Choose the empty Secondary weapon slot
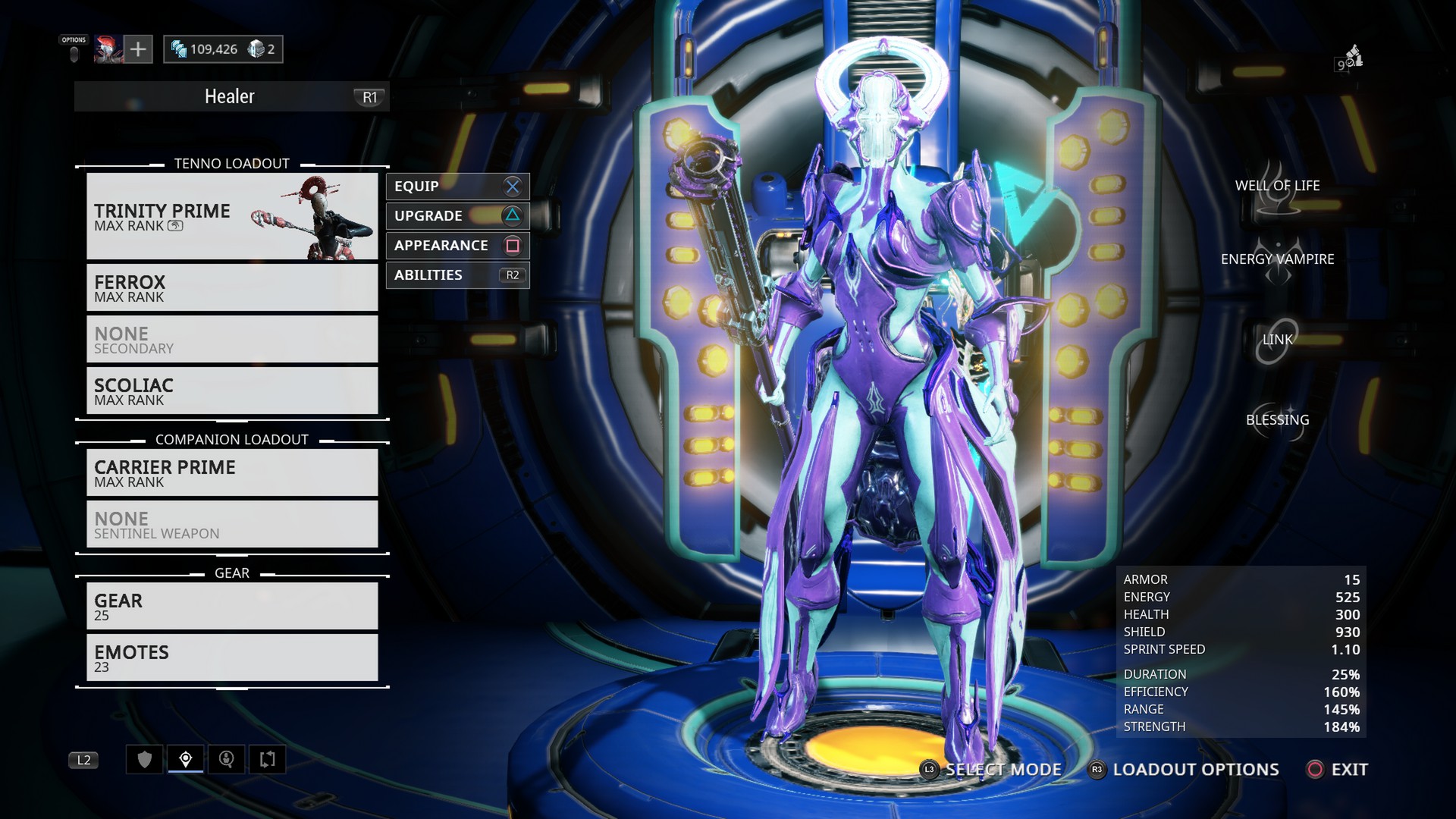Screen dimensions: 1456x819 click(x=232, y=339)
